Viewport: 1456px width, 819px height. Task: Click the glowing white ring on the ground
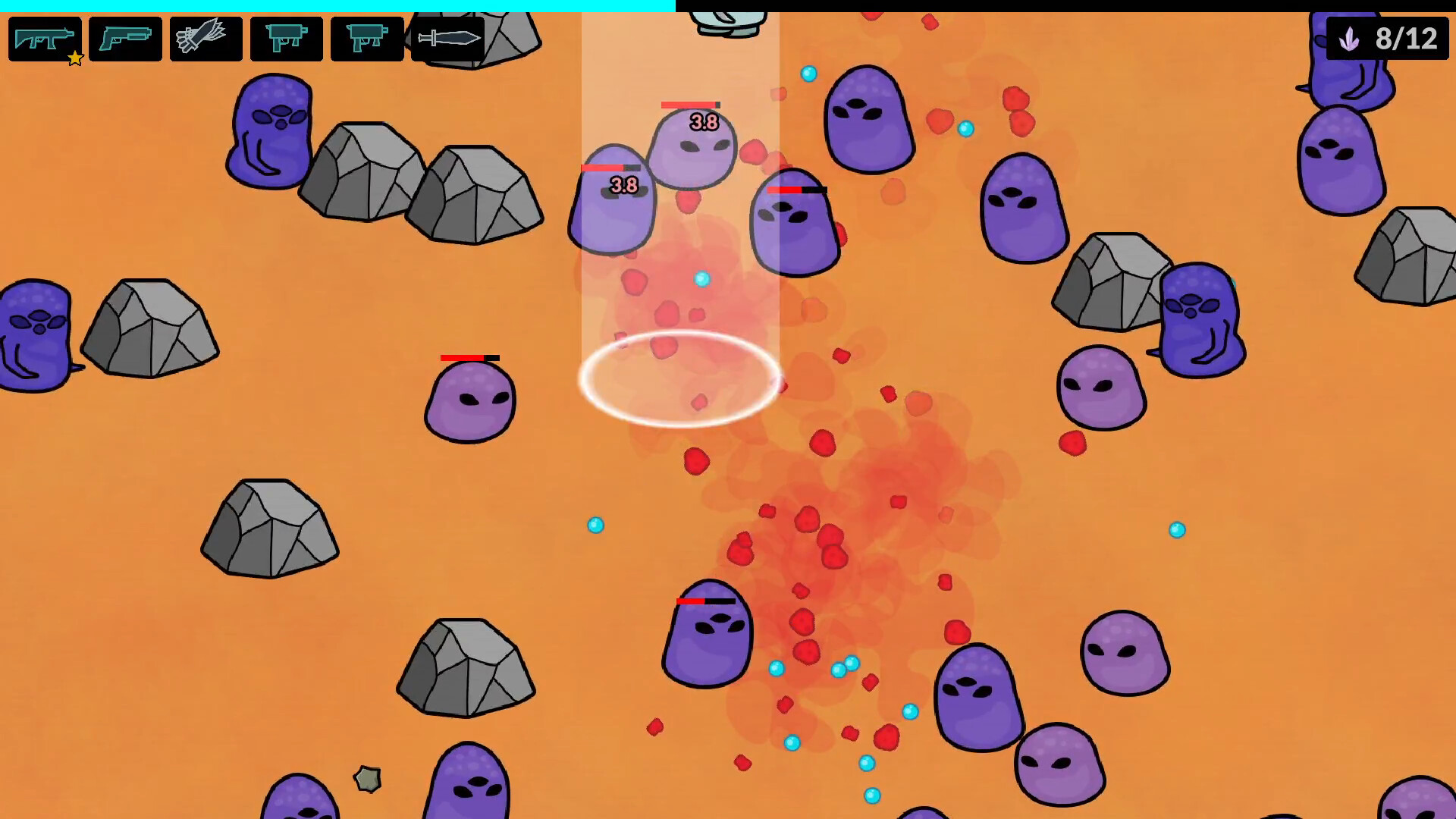click(680, 379)
